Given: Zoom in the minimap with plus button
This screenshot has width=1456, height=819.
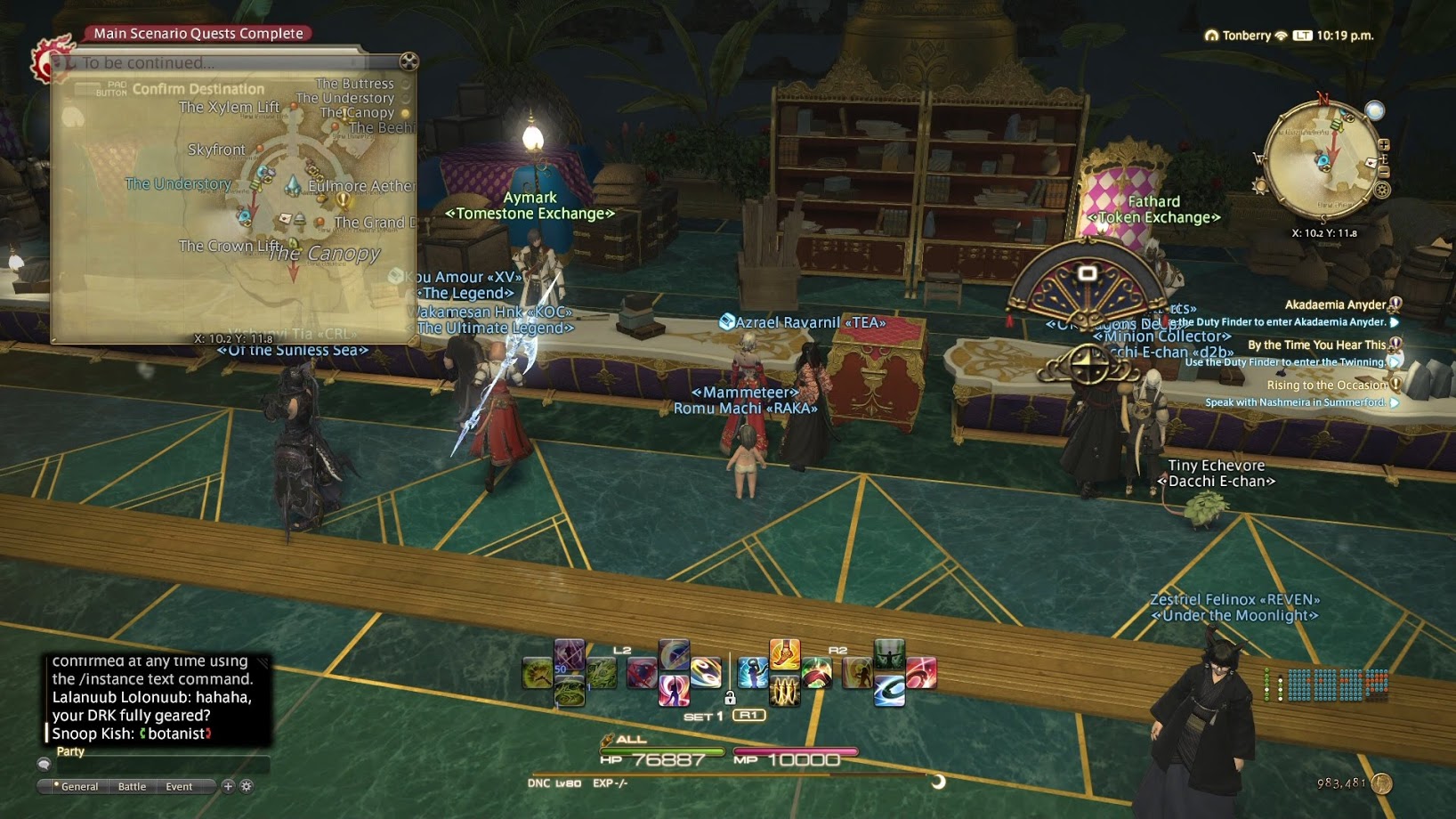Looking at the screenshot, I should pyautogui.click(x=1383, y=145).
